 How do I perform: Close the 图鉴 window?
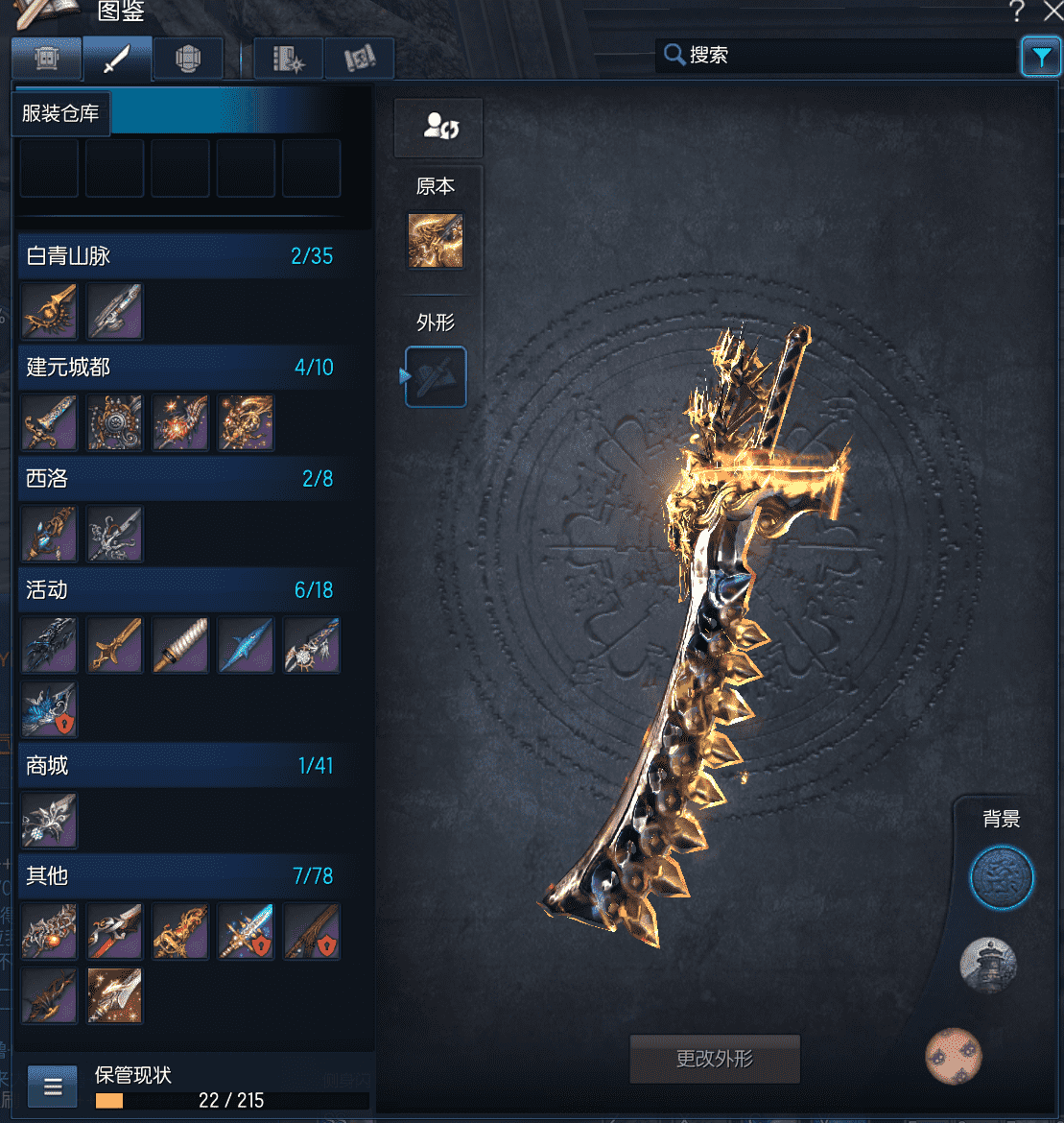click(1052, 12)
